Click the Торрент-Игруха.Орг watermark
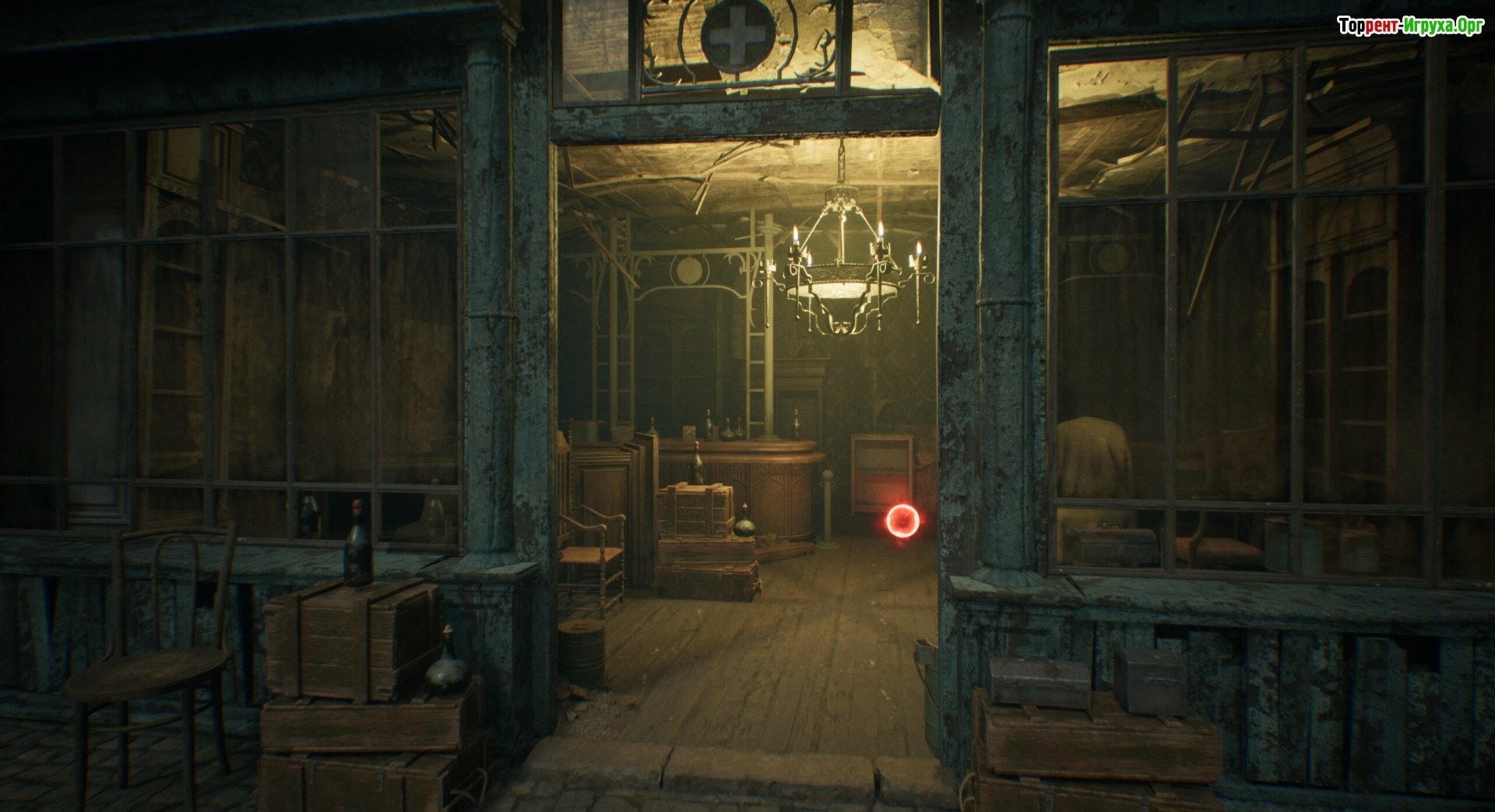The image size is (1495, 812). (x=1410, y=26)
